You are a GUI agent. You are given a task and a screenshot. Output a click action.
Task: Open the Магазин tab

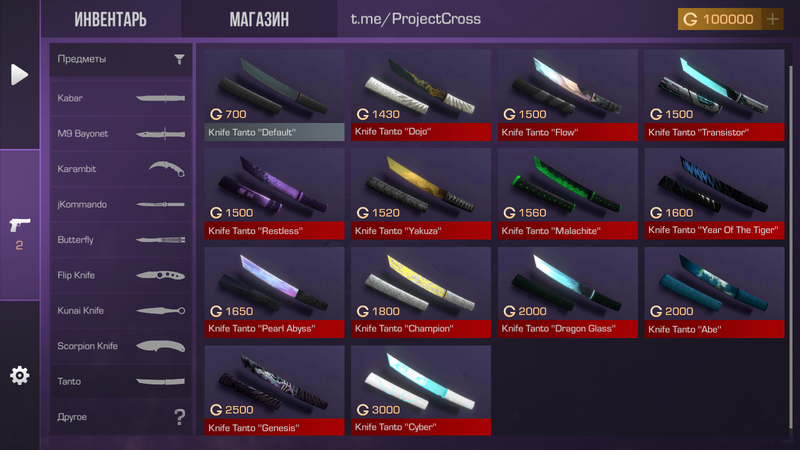(x=259, y=20)
